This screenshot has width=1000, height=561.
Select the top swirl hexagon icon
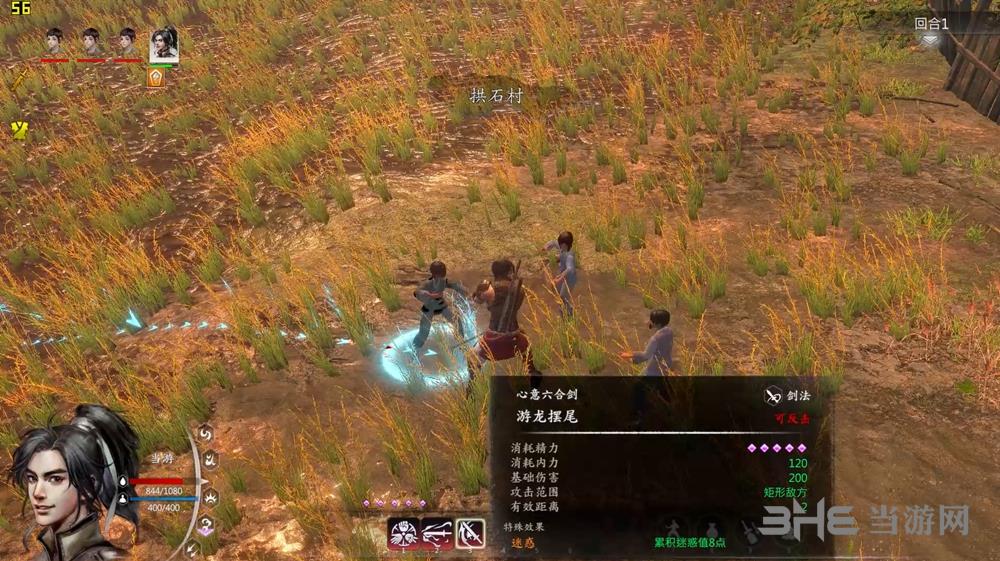[x=205, y=433]
